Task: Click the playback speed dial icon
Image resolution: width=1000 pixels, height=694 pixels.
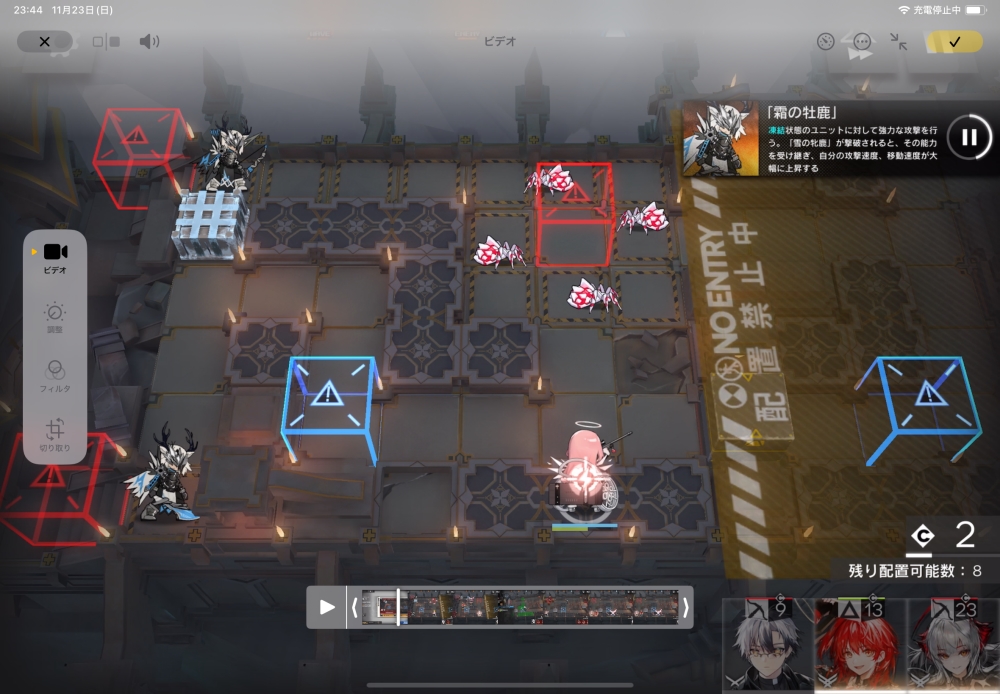Action: [825, 42]
